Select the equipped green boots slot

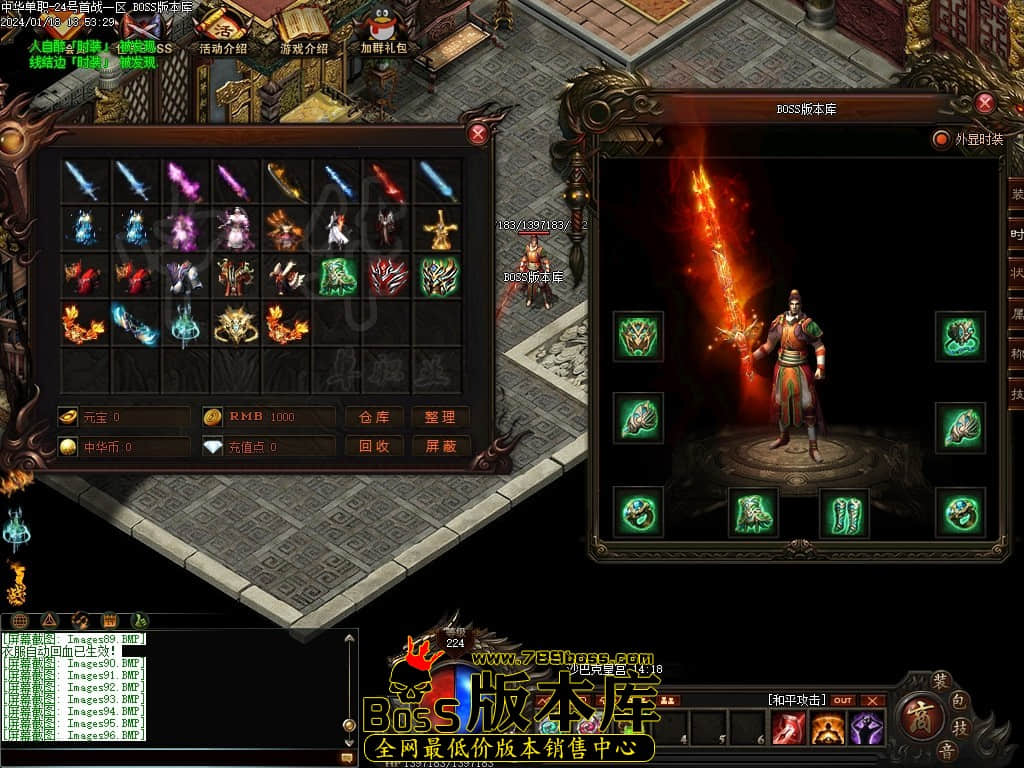[844, 513]
